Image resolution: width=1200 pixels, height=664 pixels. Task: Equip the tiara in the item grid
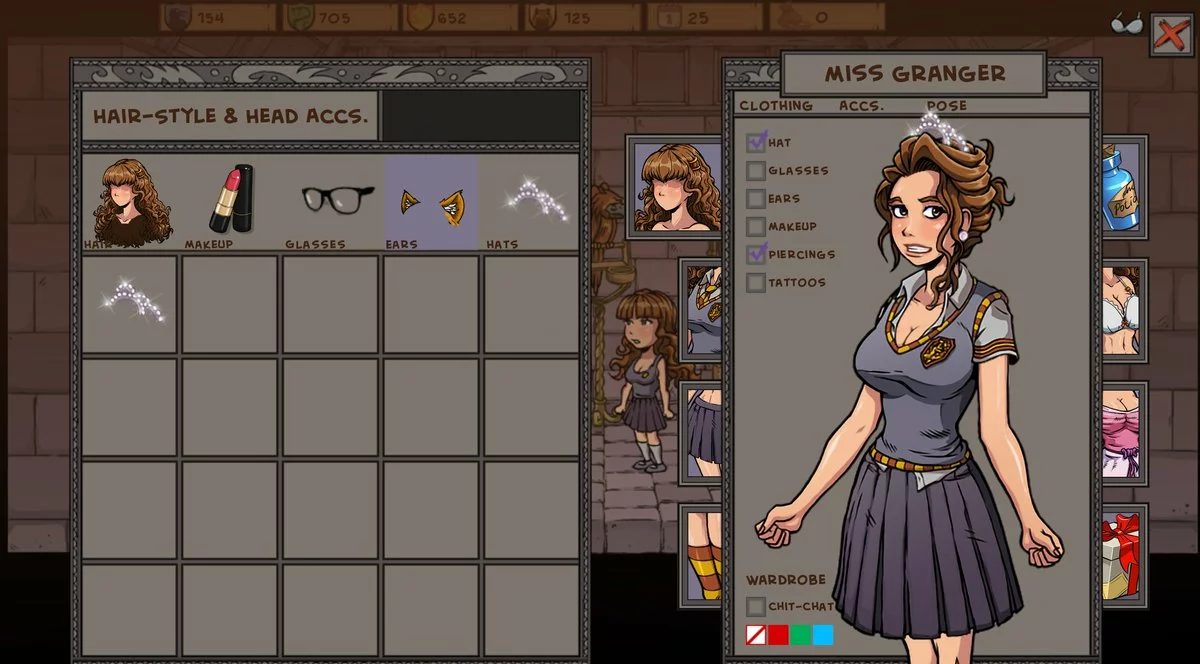(130, 302)
